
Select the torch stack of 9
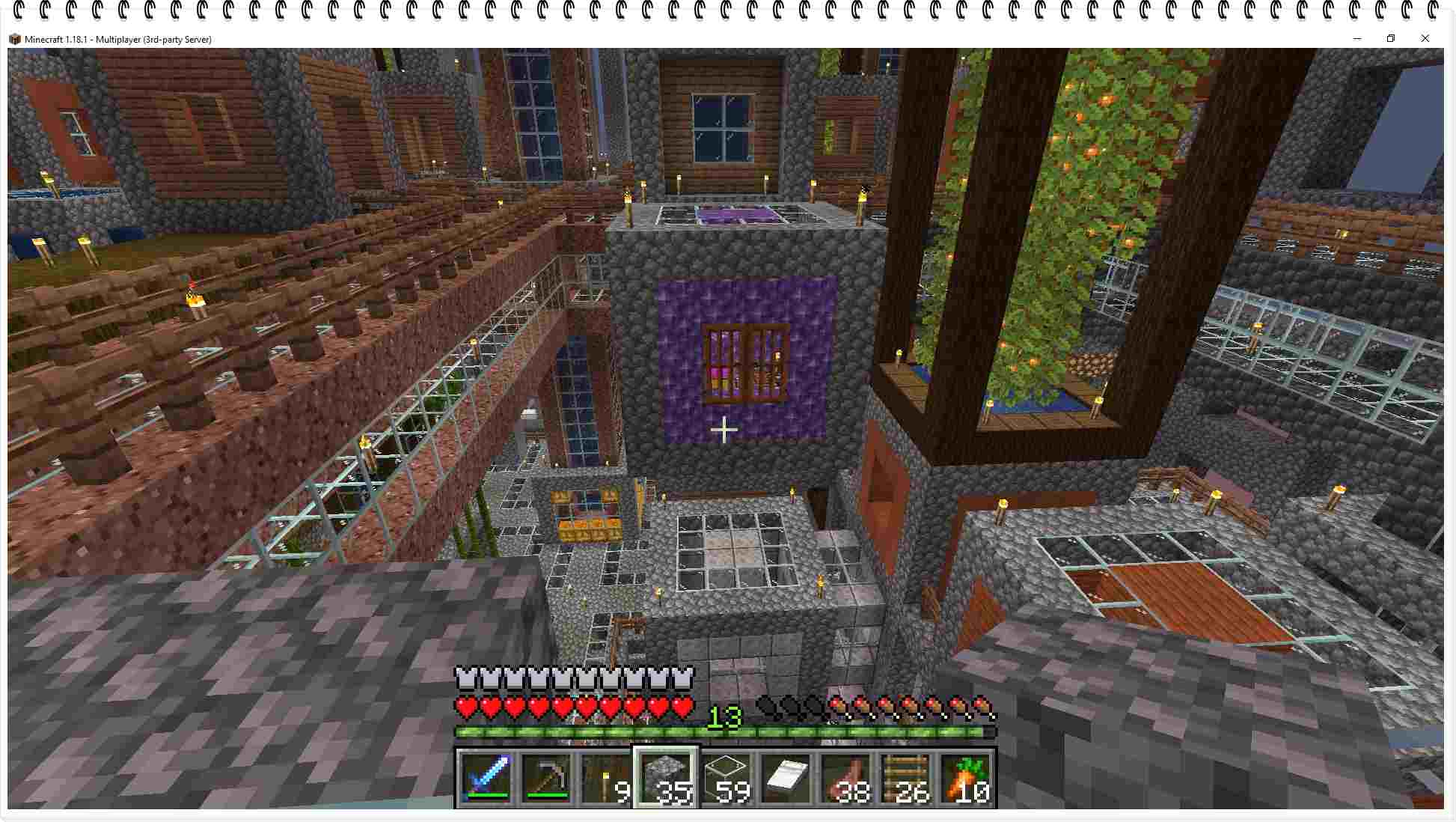(606, 779)
